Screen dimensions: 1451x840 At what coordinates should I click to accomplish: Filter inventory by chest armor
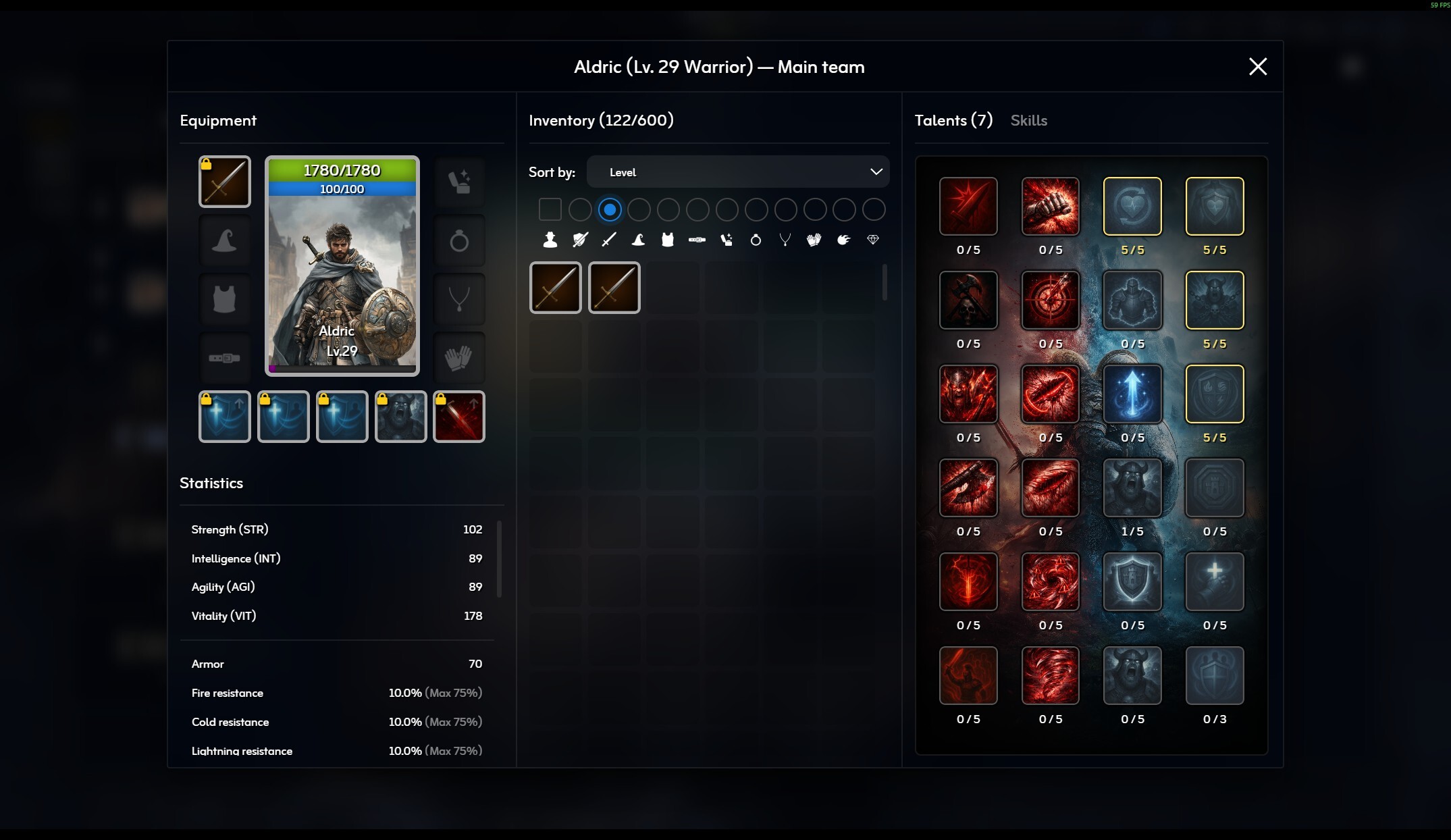click(x=668, y=240)
